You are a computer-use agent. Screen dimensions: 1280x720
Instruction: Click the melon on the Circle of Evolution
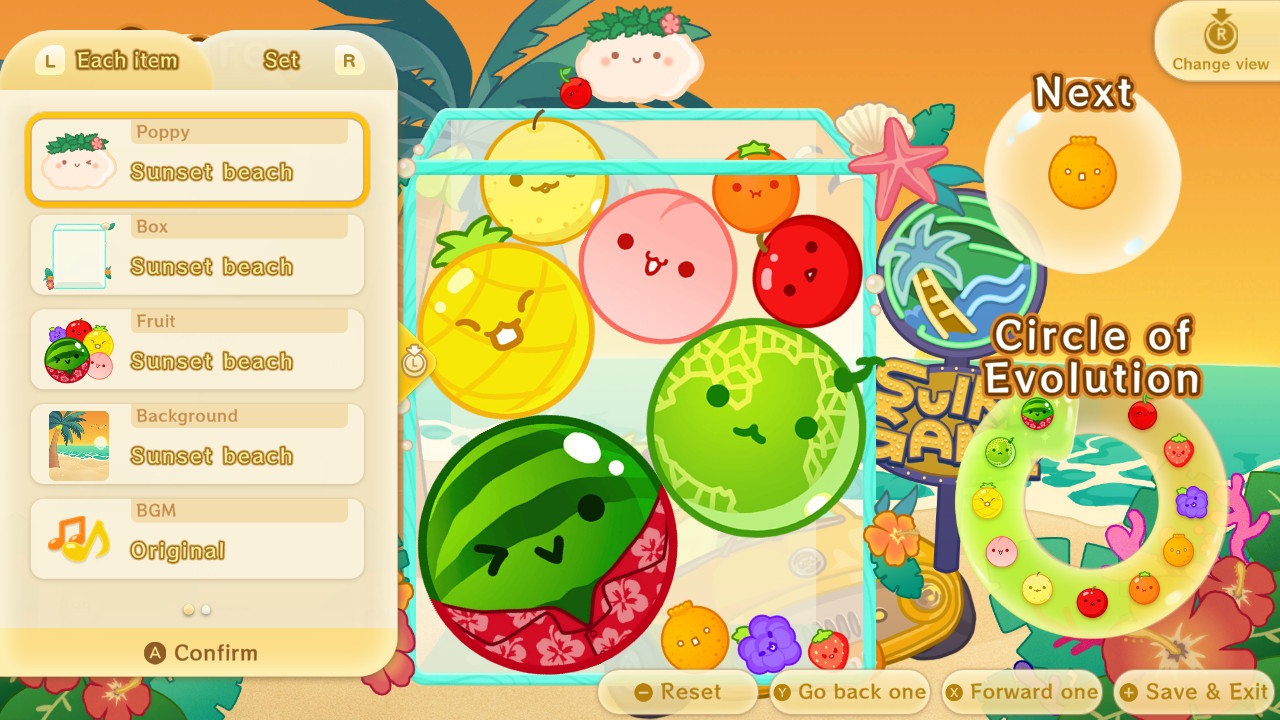coord(1001,452)
